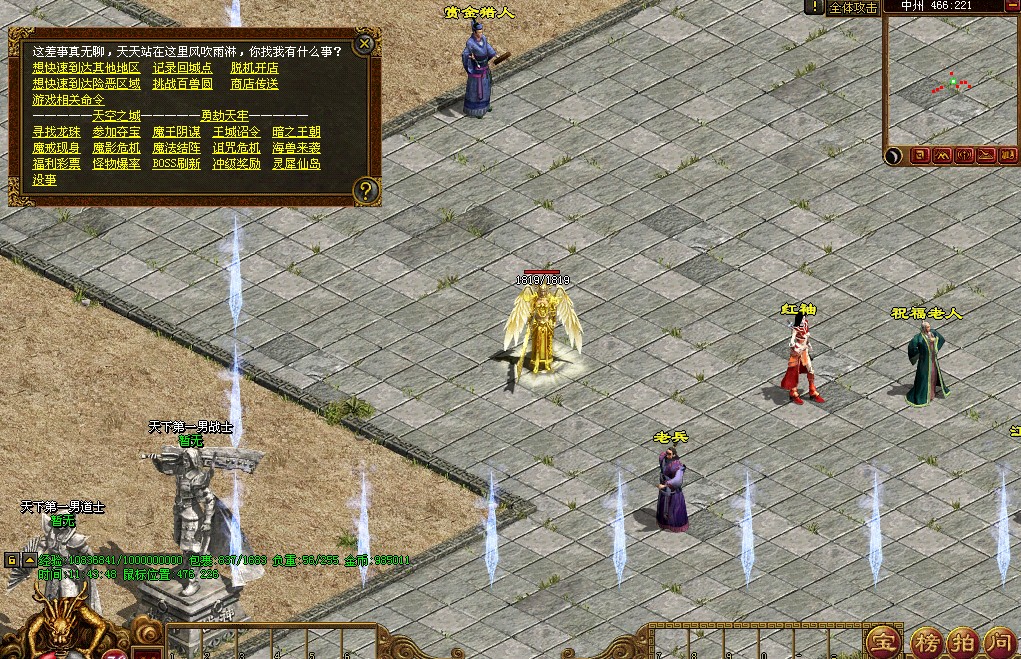Select 想快速到达险恶区域 option

pyautogui.click(x=86, y=84)
